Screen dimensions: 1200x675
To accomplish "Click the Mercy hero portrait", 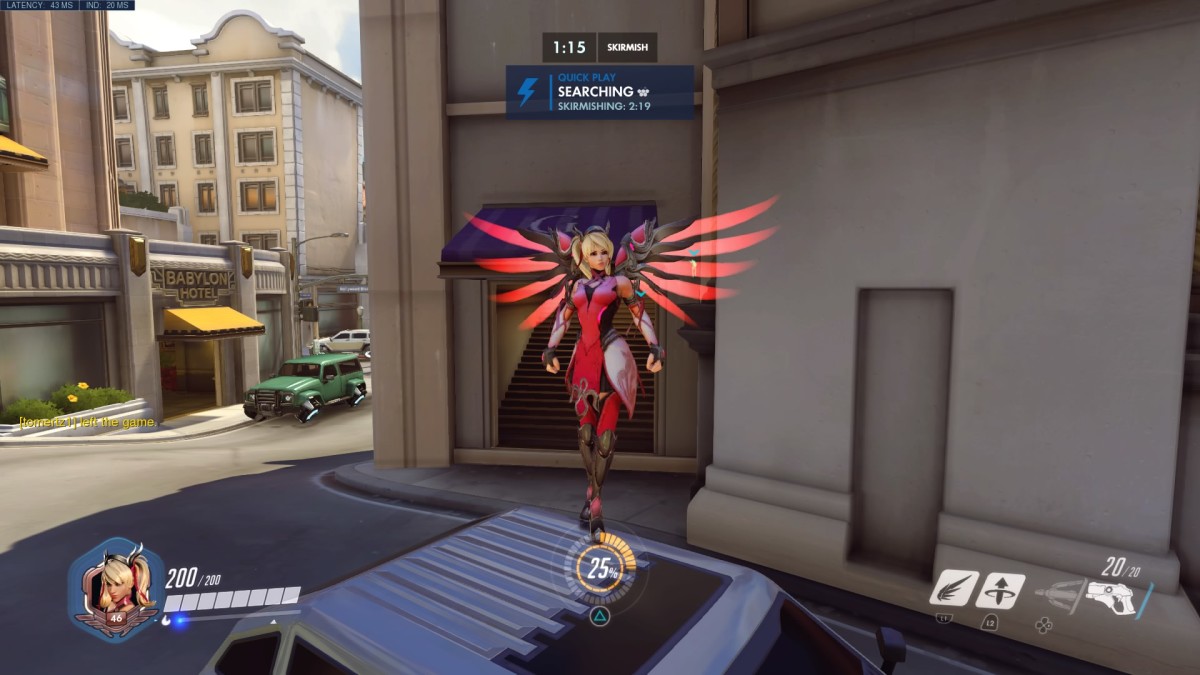I will [116, 588].
